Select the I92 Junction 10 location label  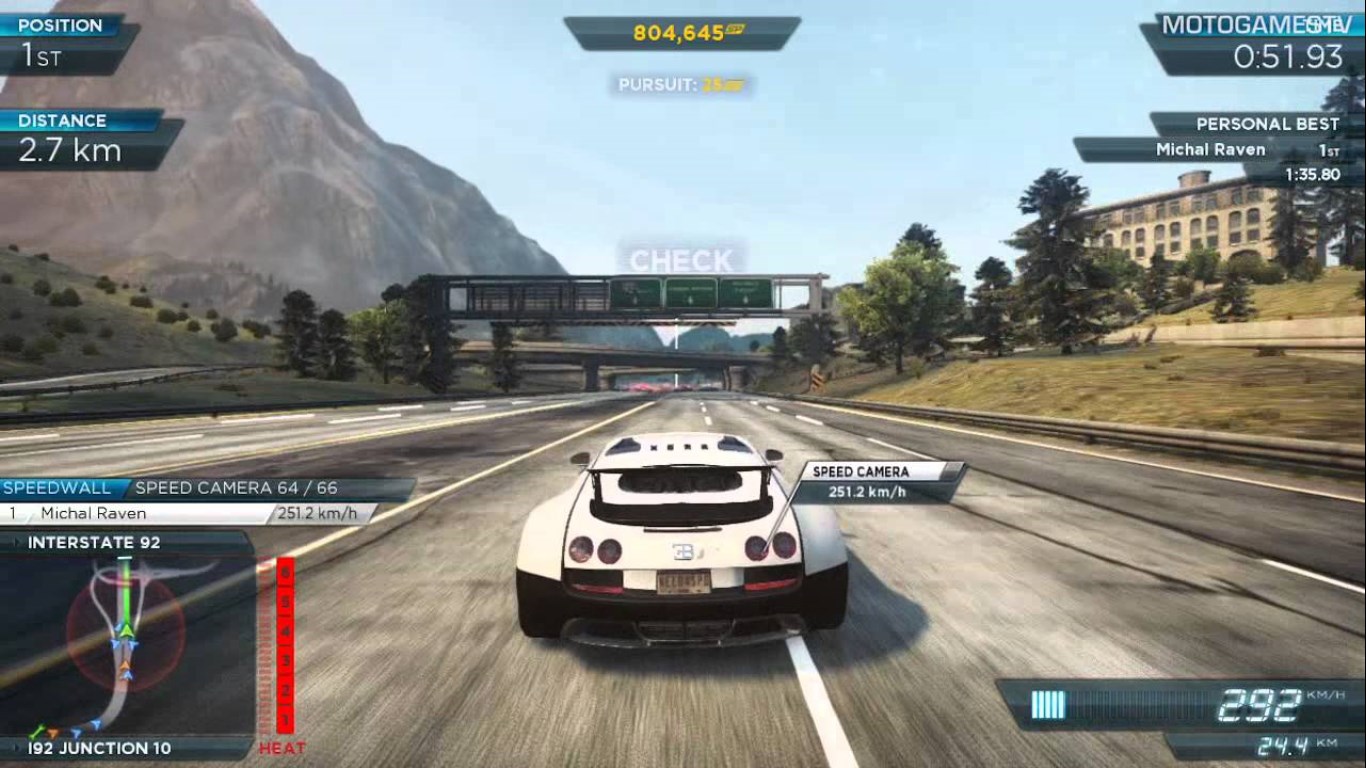(x=100, y=748)
